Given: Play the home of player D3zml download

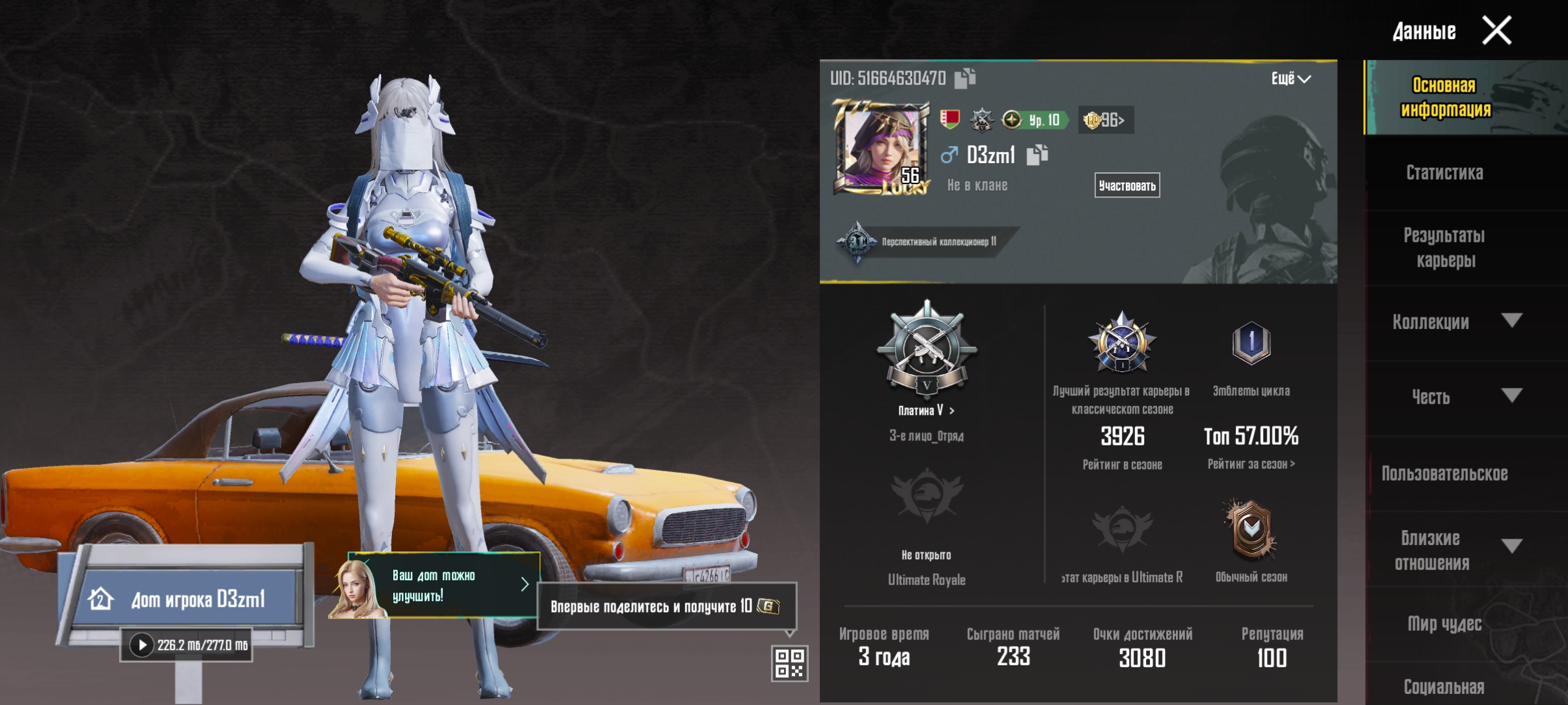Looking at the screenshot, I should pos(142,645).
